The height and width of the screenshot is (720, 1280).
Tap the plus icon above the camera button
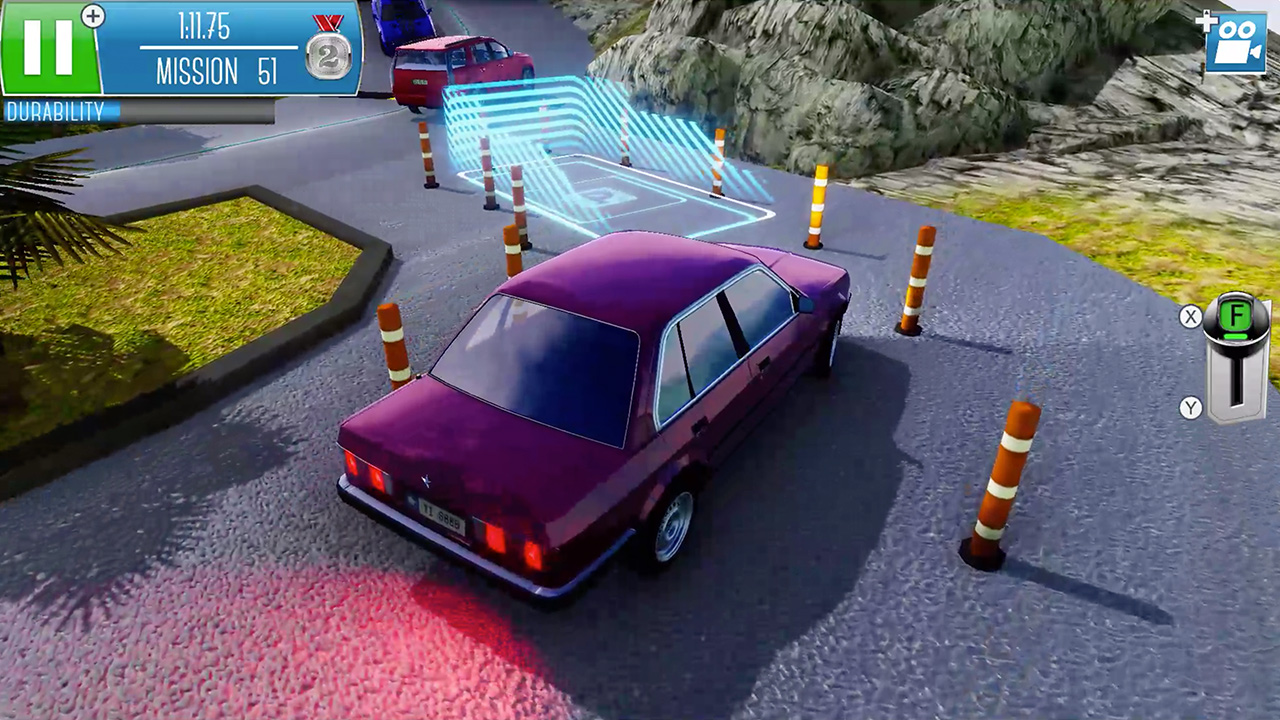[x=1206, y=20]
